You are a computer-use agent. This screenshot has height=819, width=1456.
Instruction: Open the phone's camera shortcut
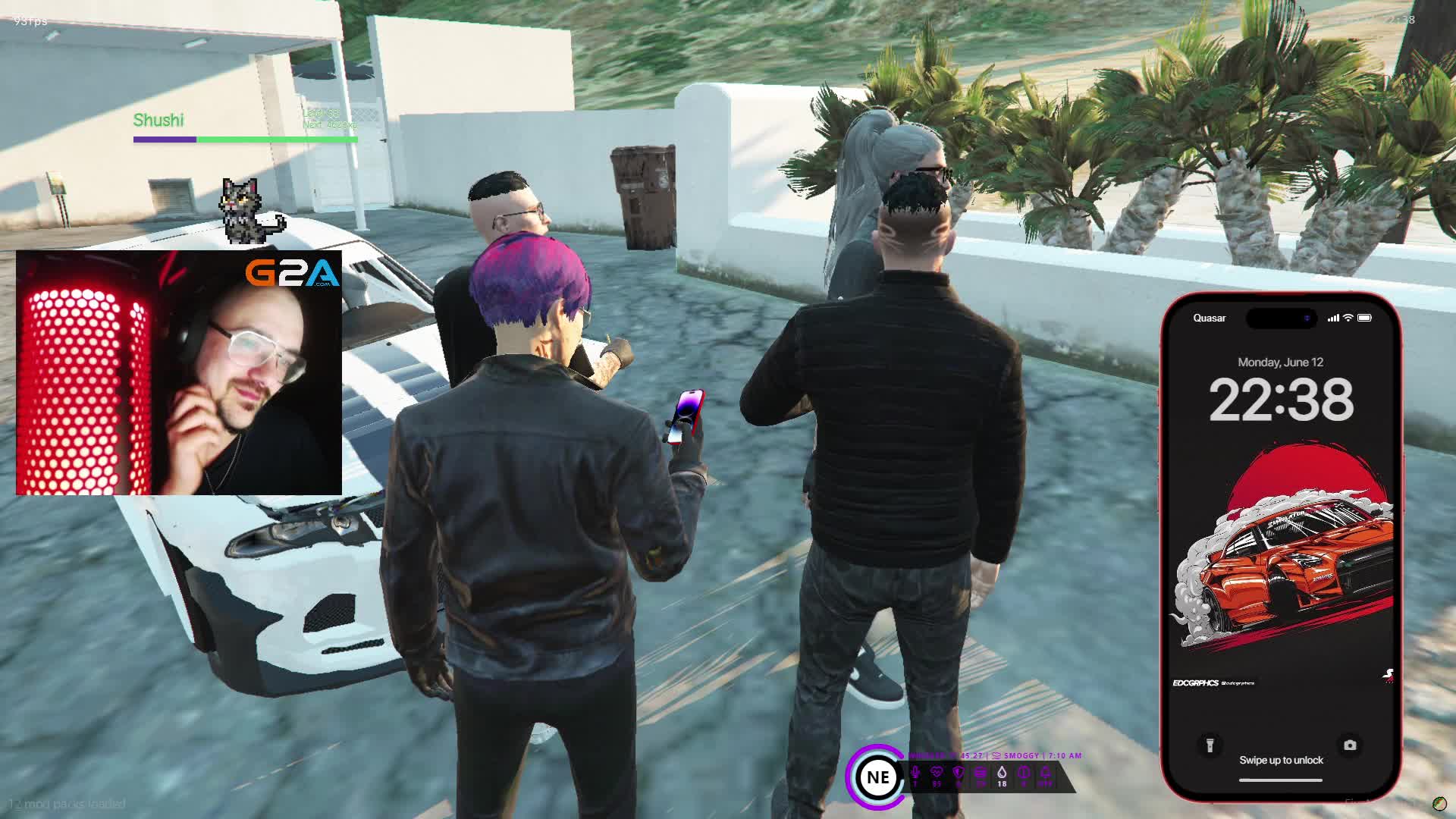pyautogui.click(x=1350, y=745)
